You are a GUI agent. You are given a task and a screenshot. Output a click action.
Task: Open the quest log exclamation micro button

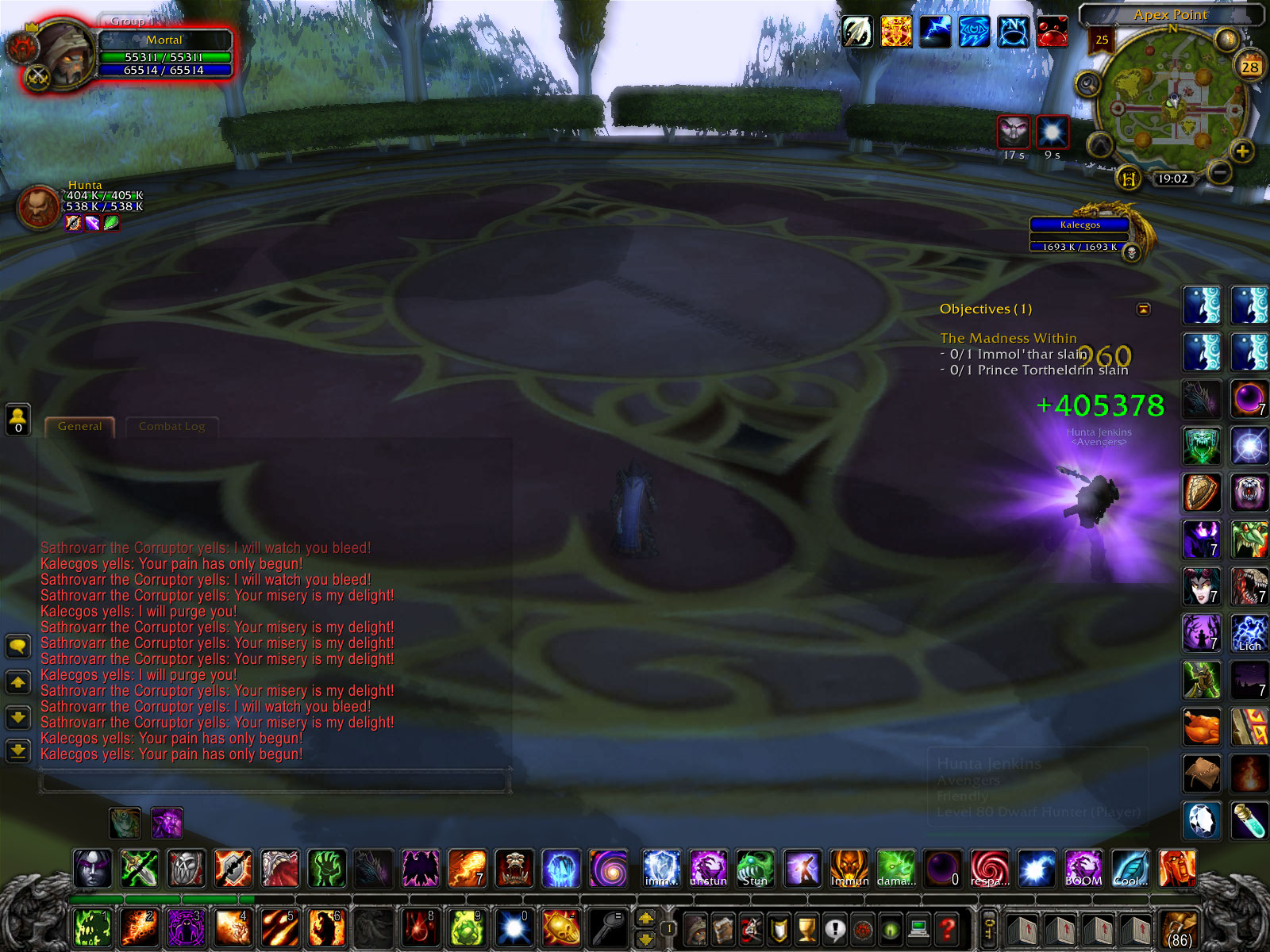(x=835, y=927)
